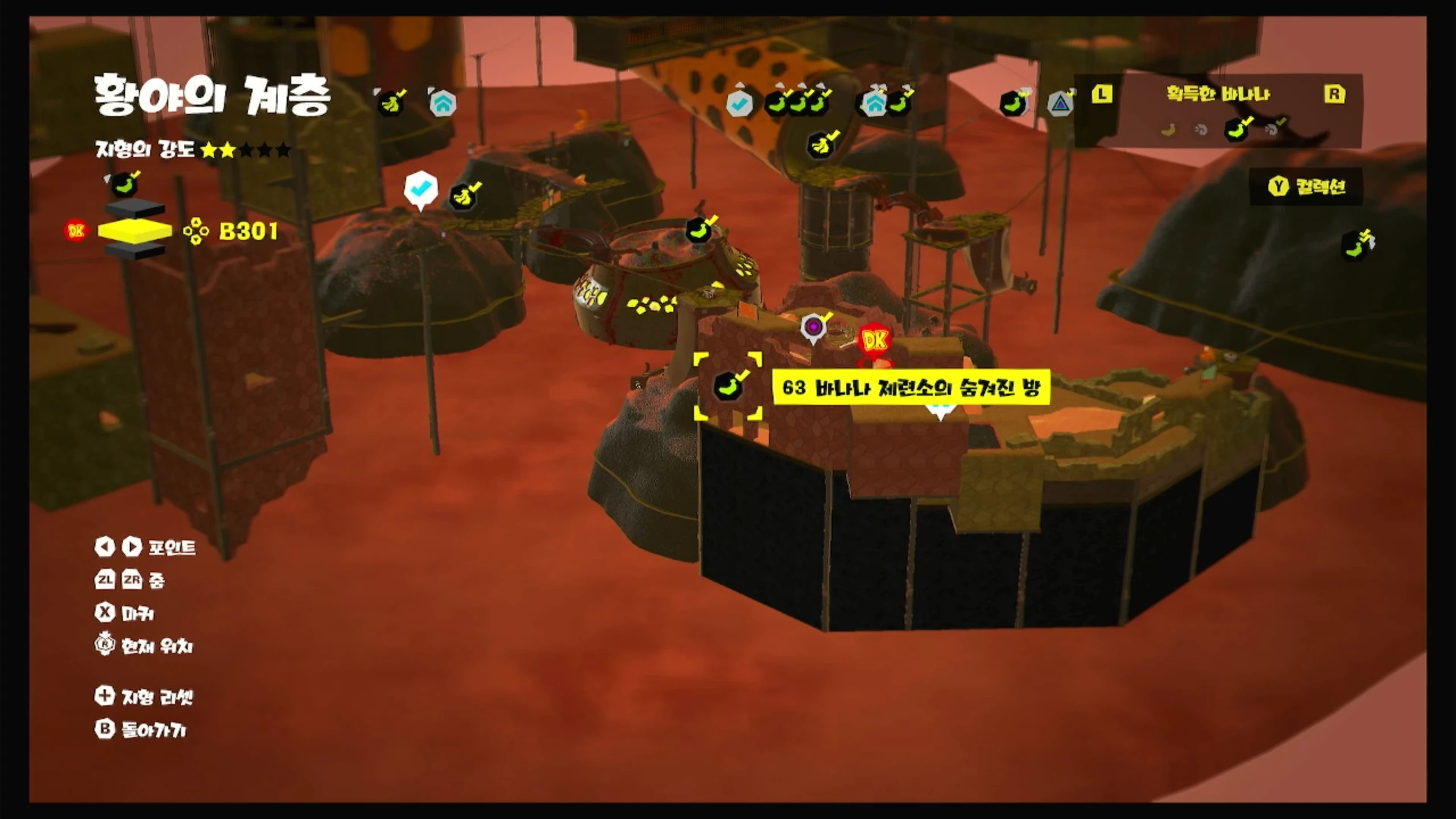Switch to the upper dark layer in the stack
Image resolution: width=1456 pixels, height=819 pixels.
(135, 209)
